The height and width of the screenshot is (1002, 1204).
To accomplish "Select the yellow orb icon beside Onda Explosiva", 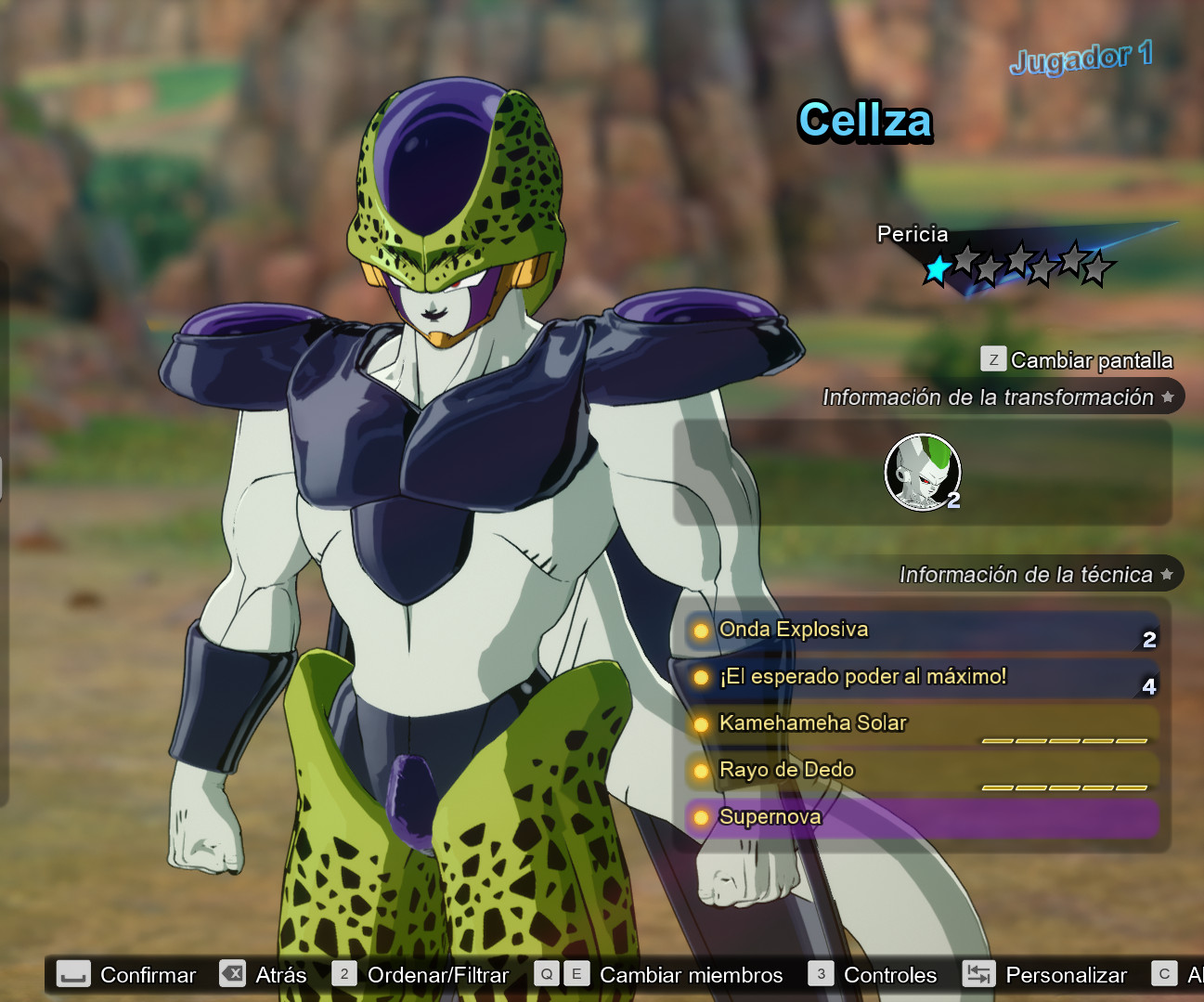I will point(701,630).
